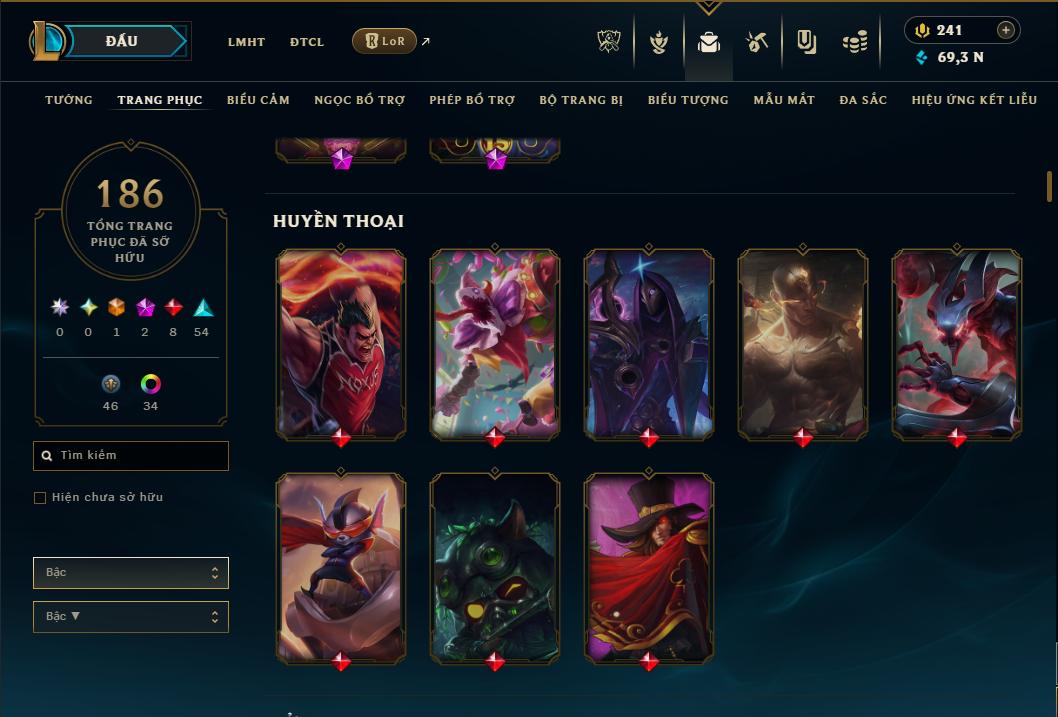The width and height of the screenshot is (1058, 717).
Task: Click the ĐẤU play button
Action: tap(122, 41)
